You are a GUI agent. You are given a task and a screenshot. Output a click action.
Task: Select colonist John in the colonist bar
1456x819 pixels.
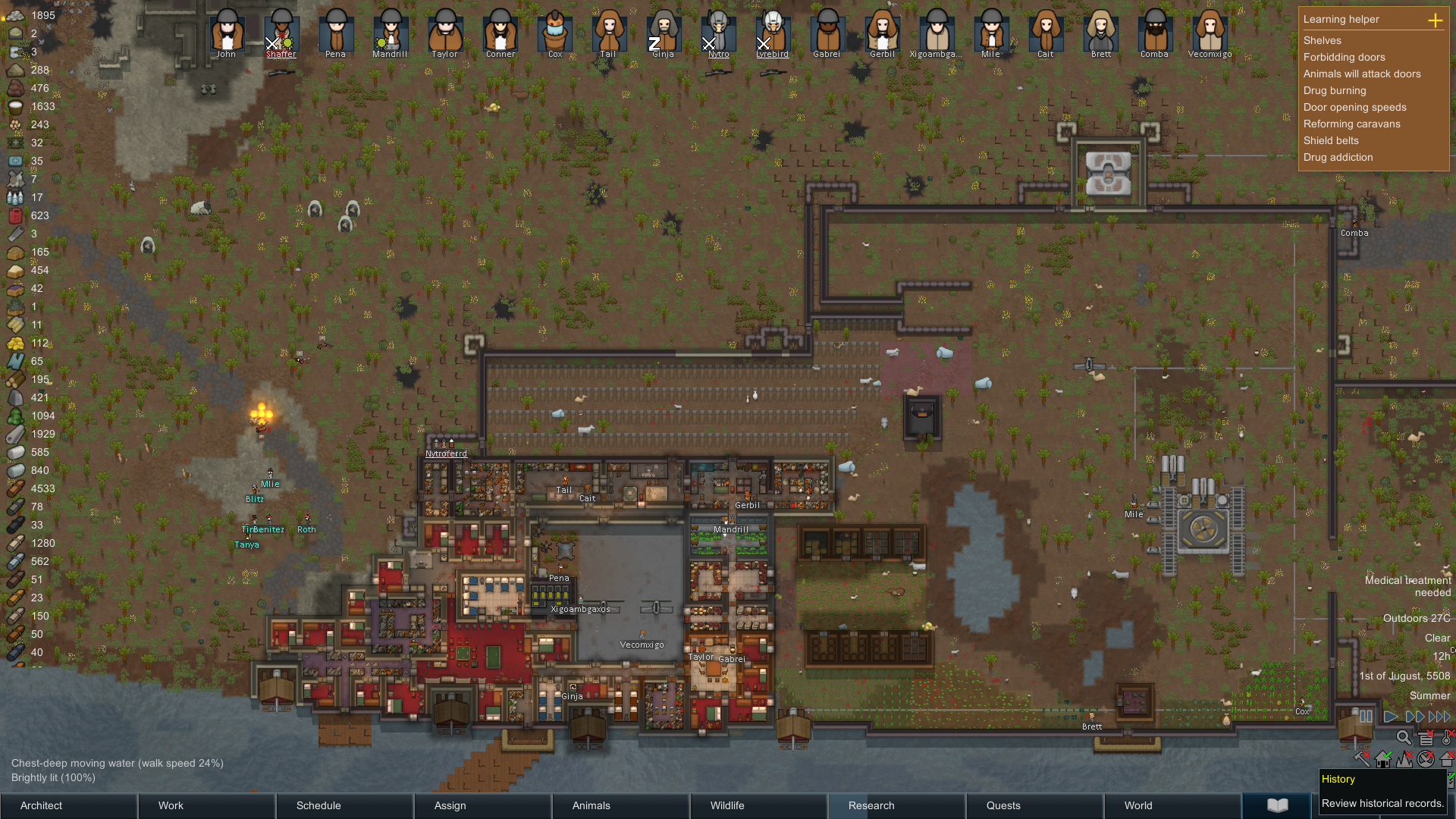click(x=227, y=30)
